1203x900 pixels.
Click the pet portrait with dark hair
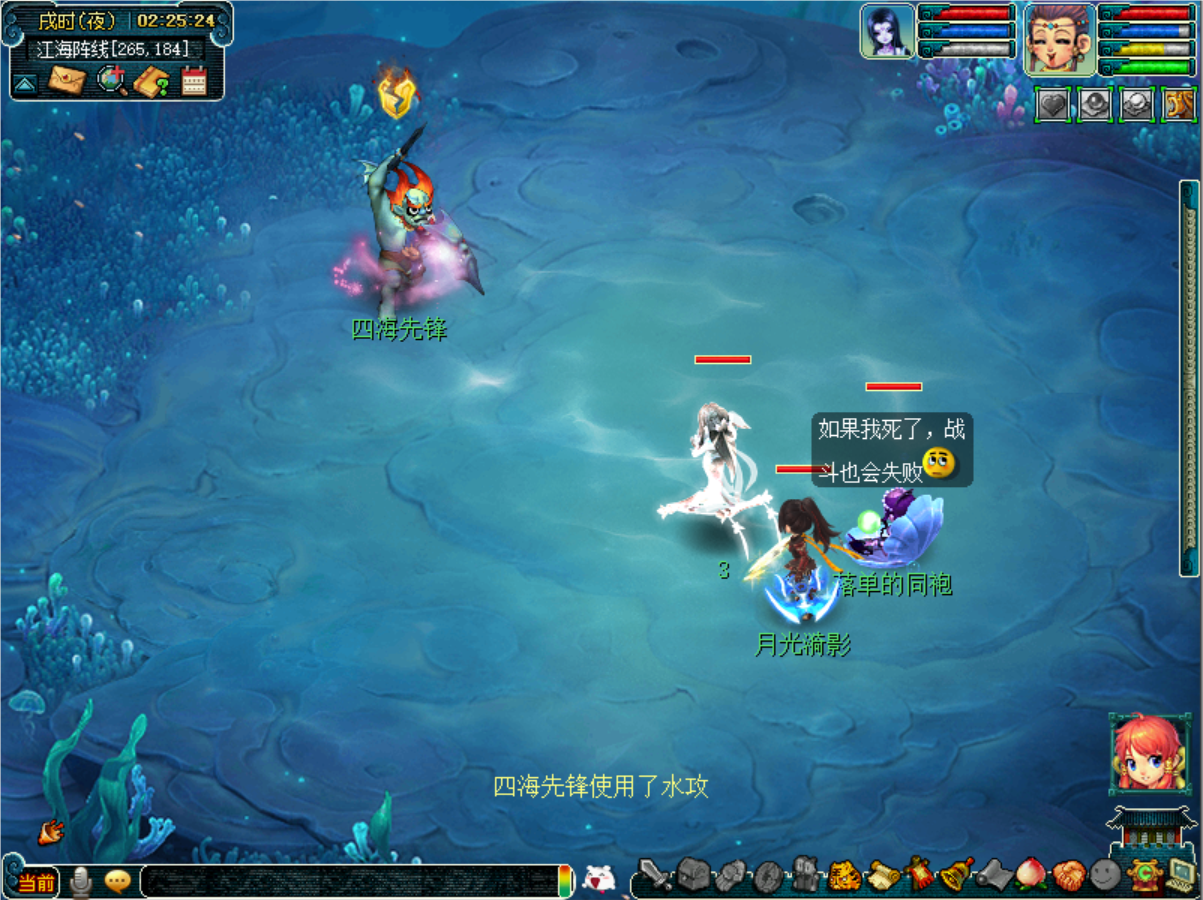coord(887,31)
